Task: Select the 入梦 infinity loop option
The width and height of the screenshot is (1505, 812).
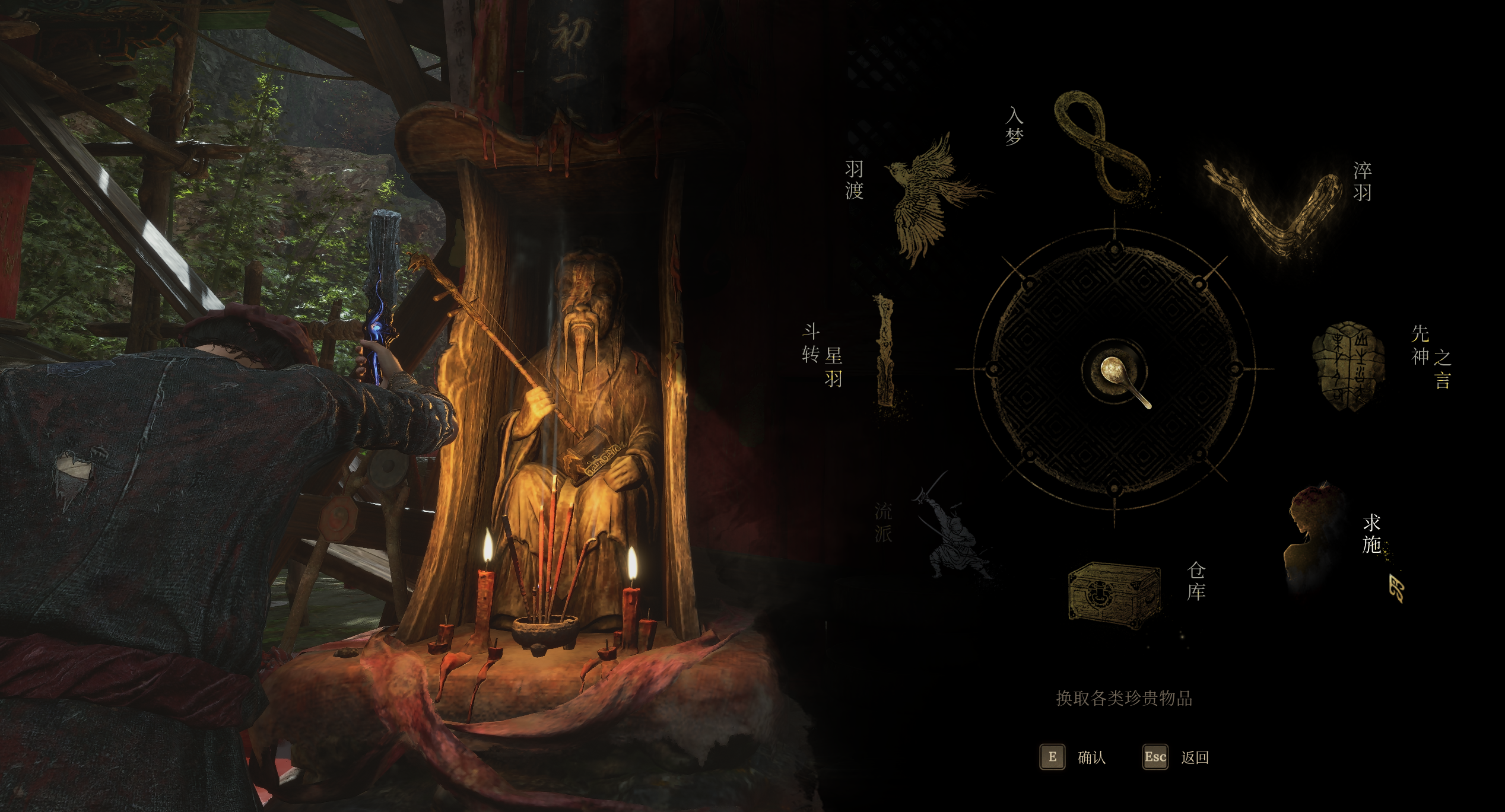Action: 1101,148
